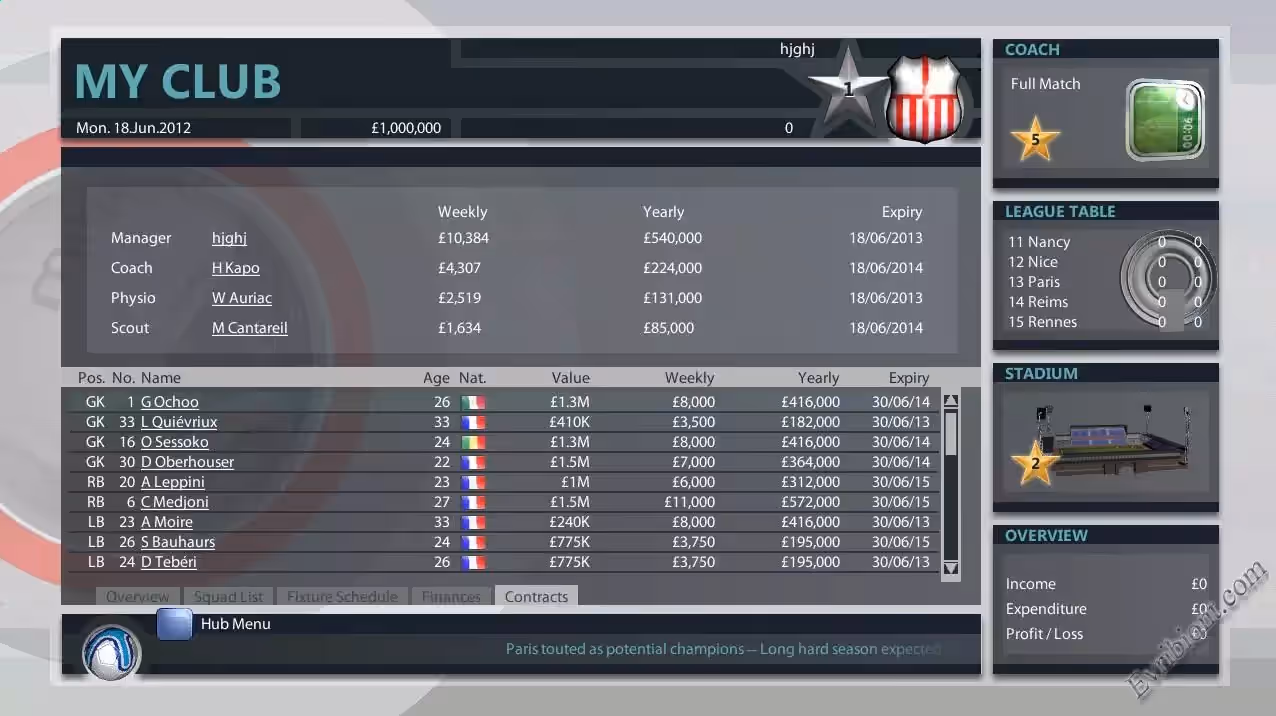Select right back C Medjoni
This screenshot has width=1276, height=716.
click(174, 502)
